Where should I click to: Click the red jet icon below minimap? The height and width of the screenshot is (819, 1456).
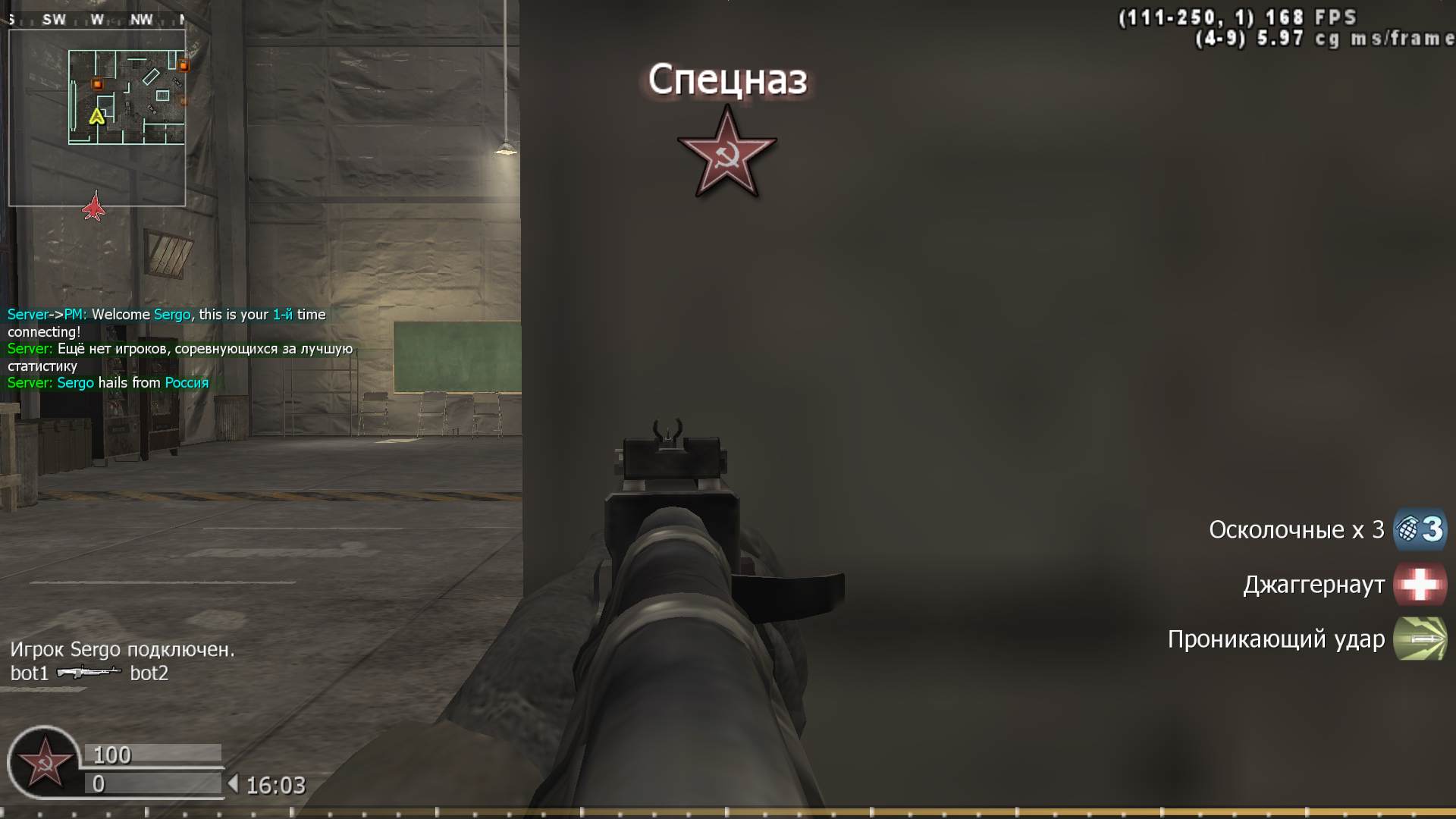pyautogui.click(x=93, y=206)
